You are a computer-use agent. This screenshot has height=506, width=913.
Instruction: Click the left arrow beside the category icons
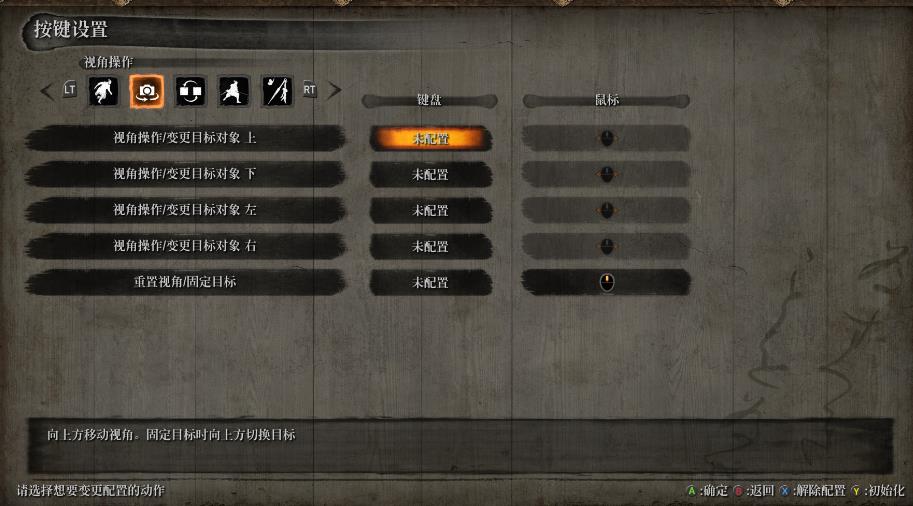pos(47,91)
